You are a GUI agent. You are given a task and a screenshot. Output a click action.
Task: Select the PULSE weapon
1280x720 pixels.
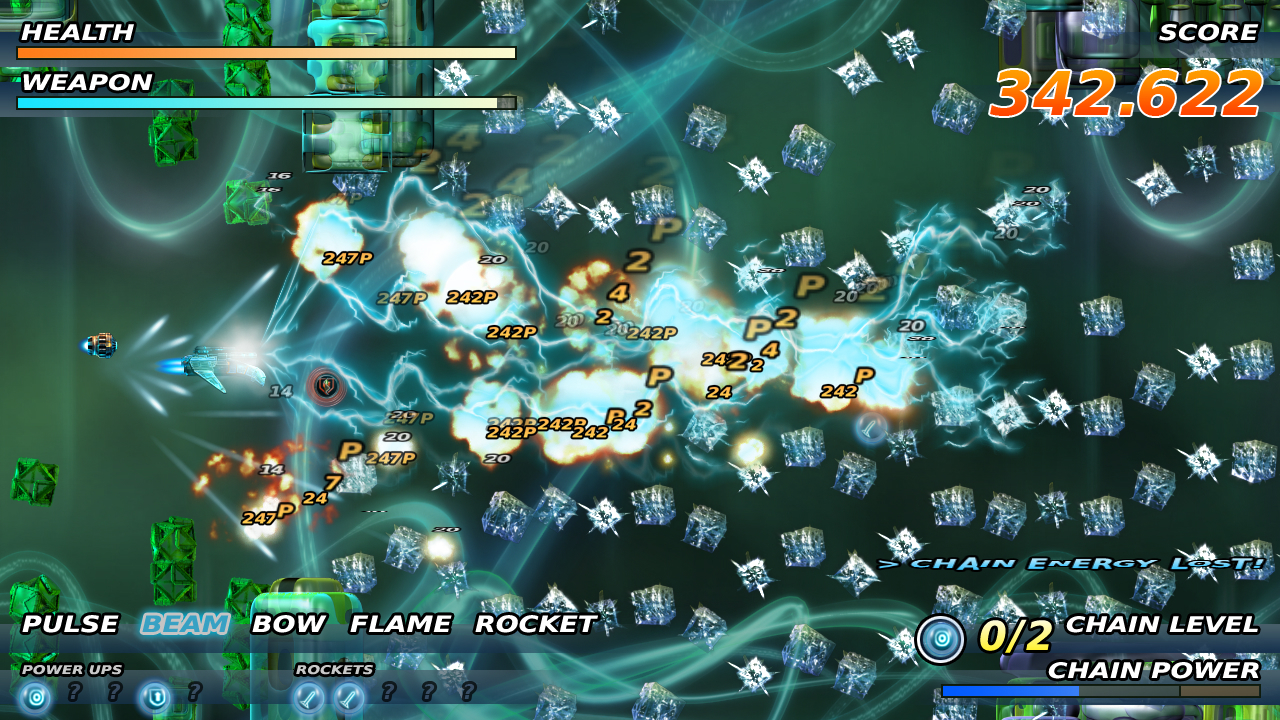[70, 624]
